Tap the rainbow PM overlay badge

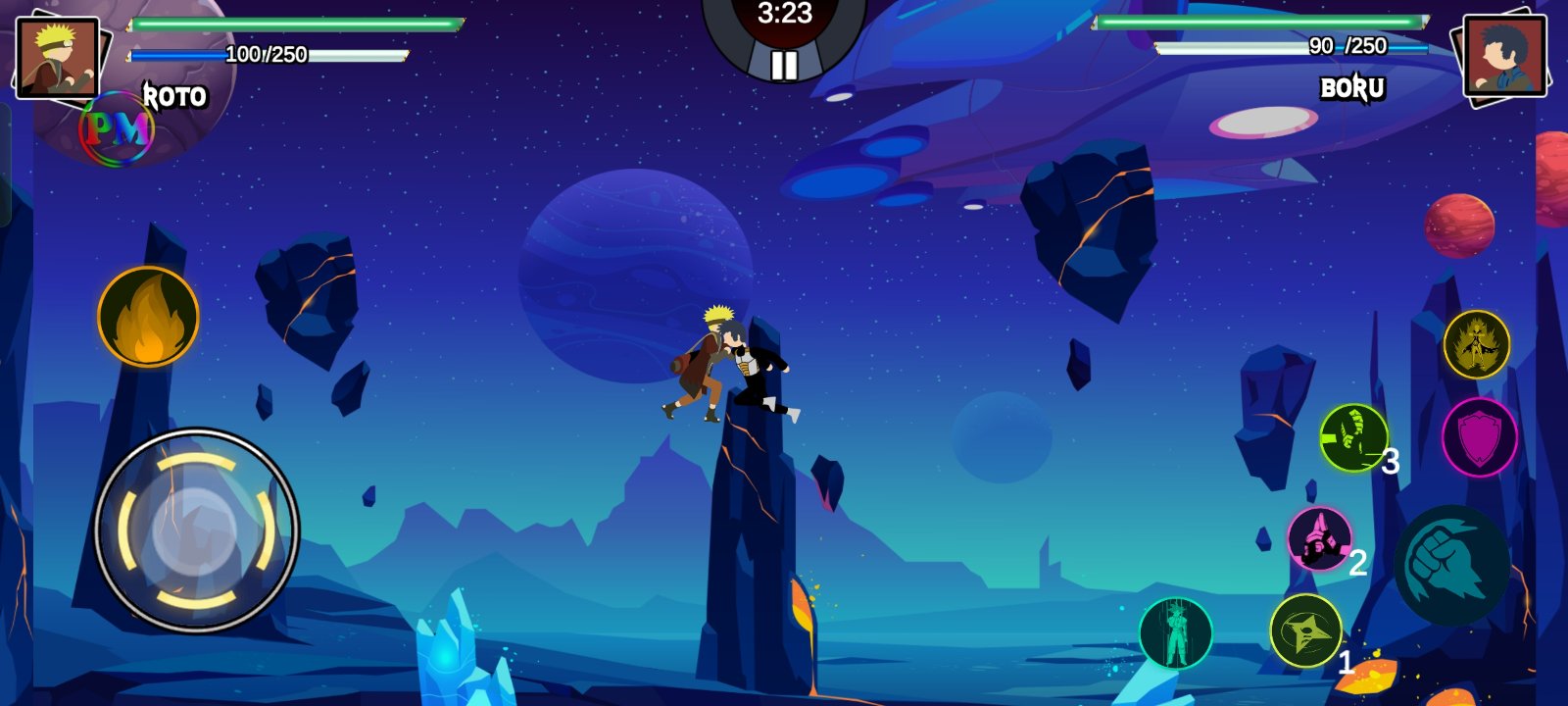click(117, 128)
